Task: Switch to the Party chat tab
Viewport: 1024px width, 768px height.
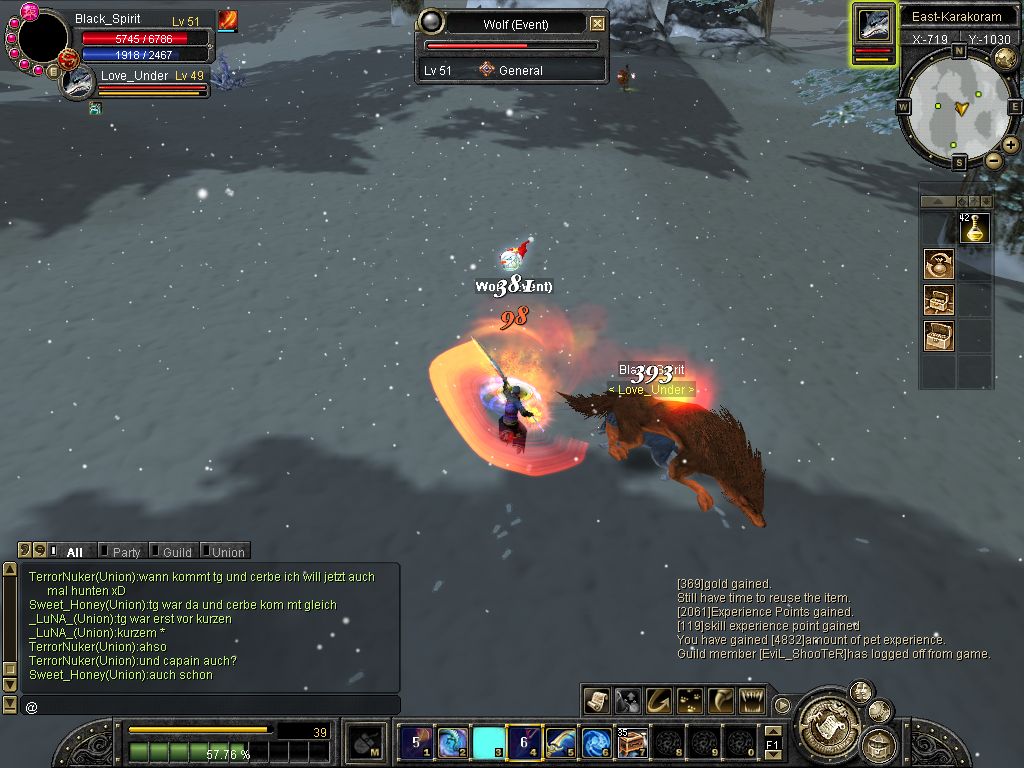Action: [126, 551]
